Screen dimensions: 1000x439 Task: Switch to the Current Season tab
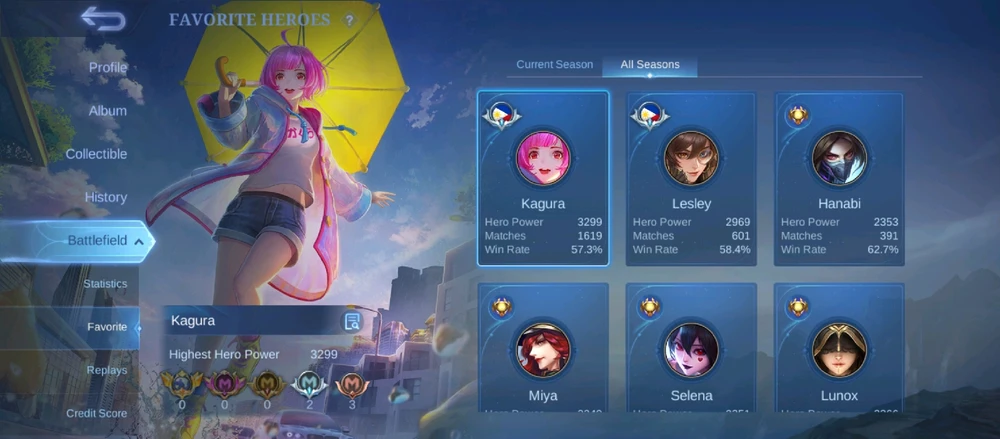555,65
